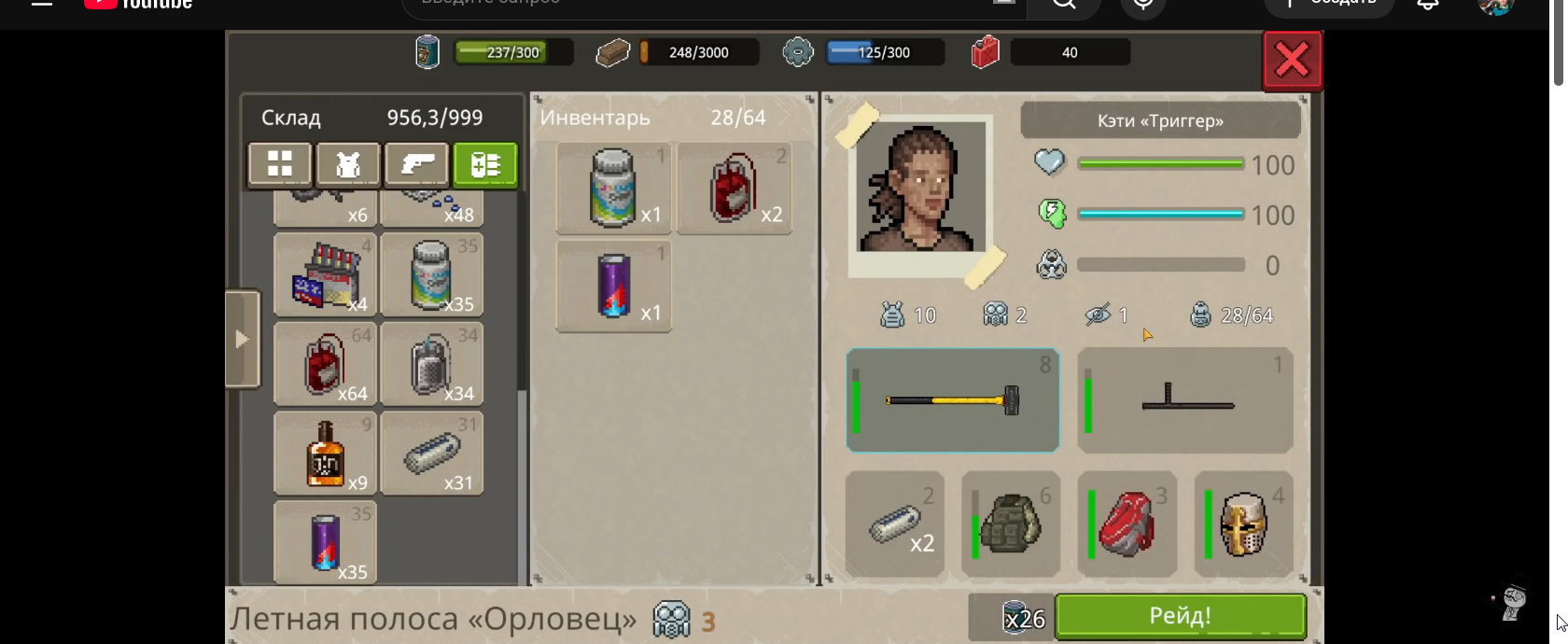The height and width of the screenshot is (644, 1568).
Task: Choose the energy drink can in inventory
Action: point(613,286)
